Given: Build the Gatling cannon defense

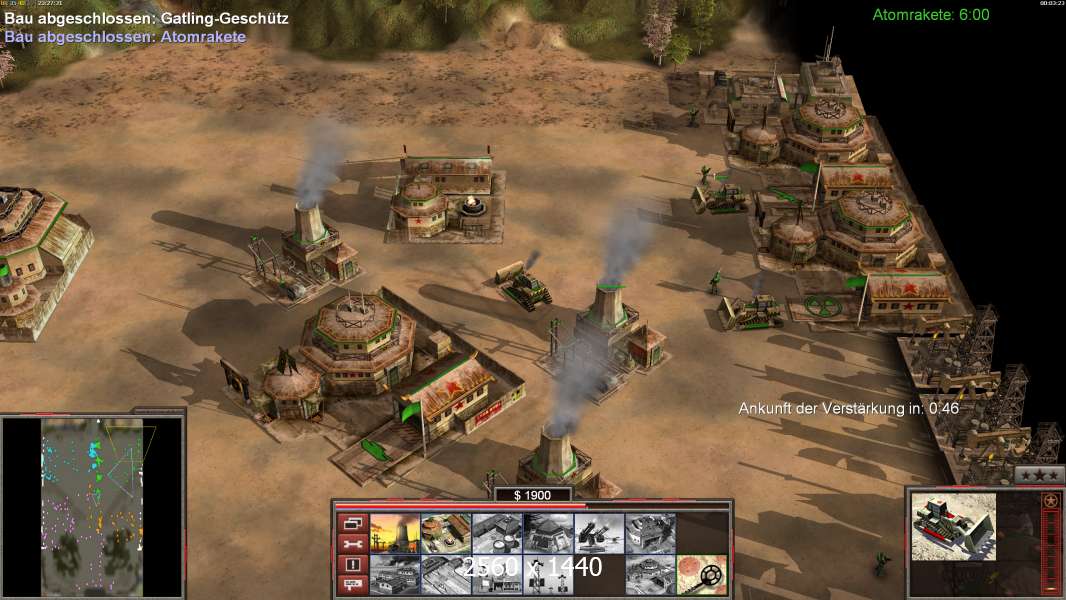Looking at the screenshot, I should [598, 531].
